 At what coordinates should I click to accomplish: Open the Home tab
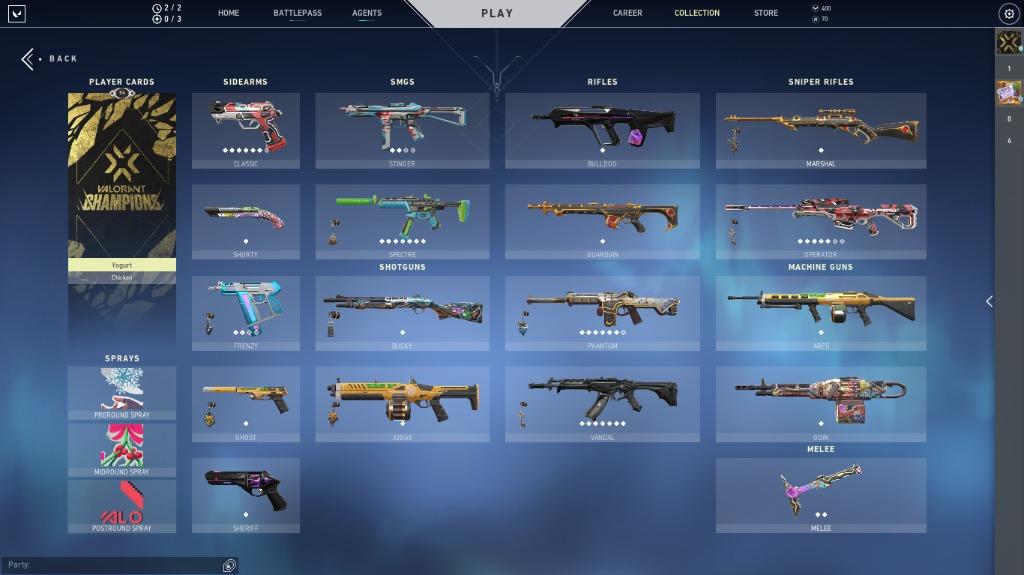[x=228, y=13]
